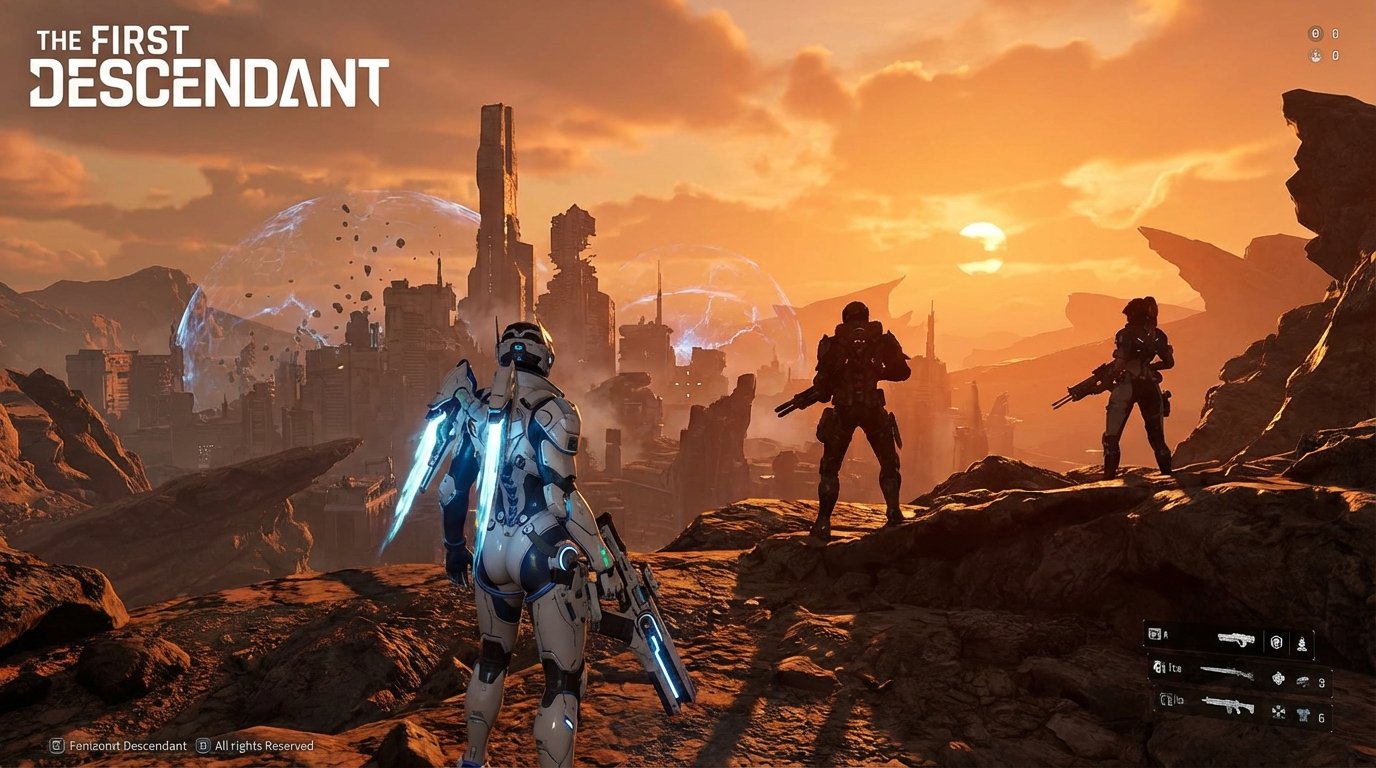
Task: Click the character currency icon below top-right counter
Action: [1316, 56]
